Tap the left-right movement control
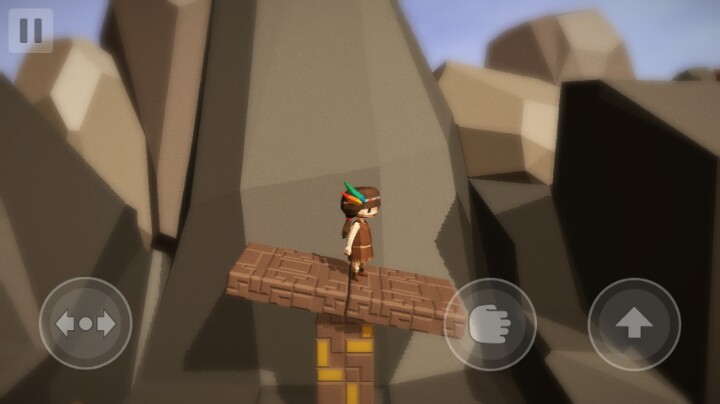The image size is (720, 404). (85, 324)
